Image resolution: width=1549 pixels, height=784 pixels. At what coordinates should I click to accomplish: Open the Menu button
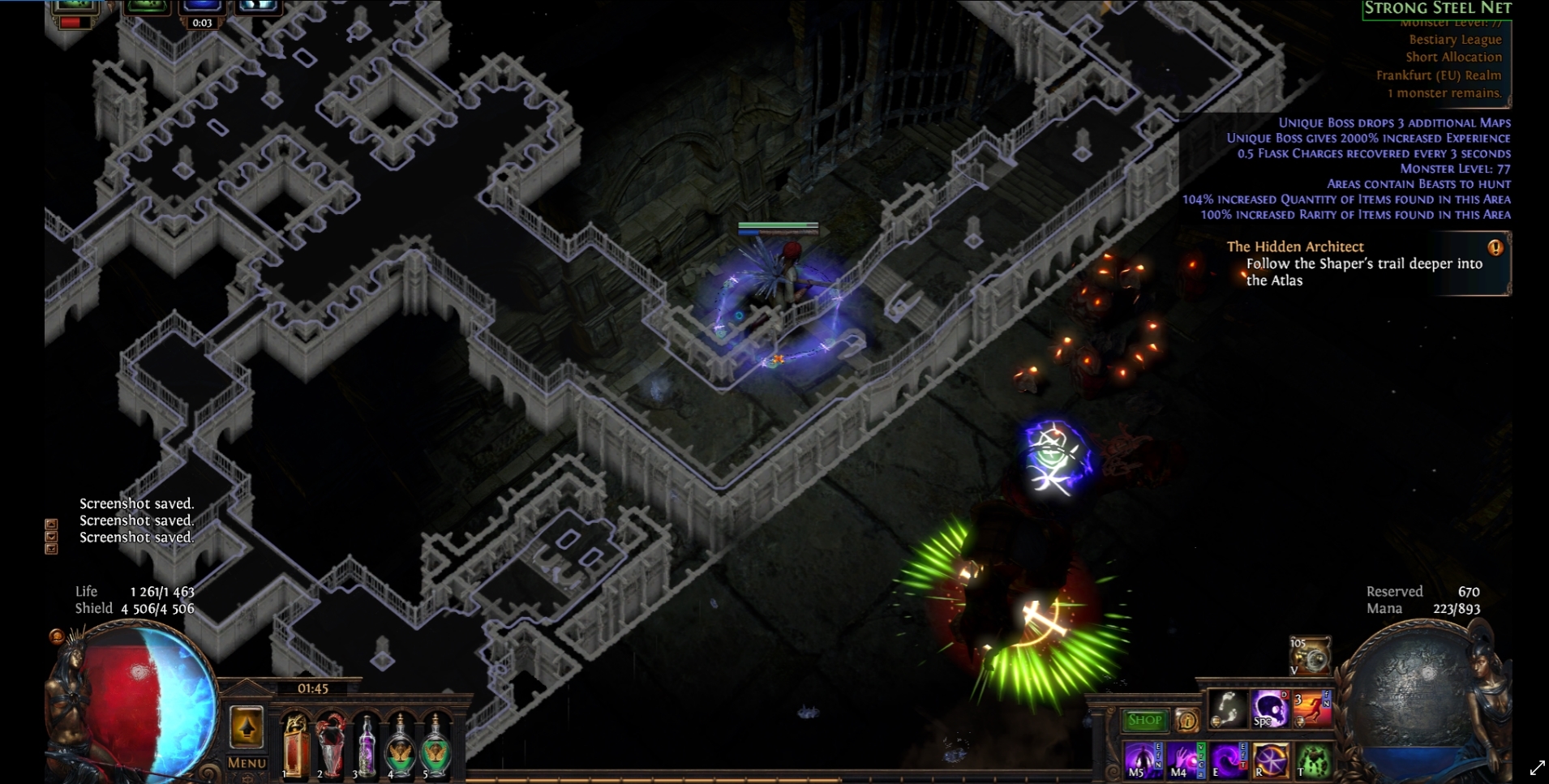pyautogui.click(x=247, y=763)
